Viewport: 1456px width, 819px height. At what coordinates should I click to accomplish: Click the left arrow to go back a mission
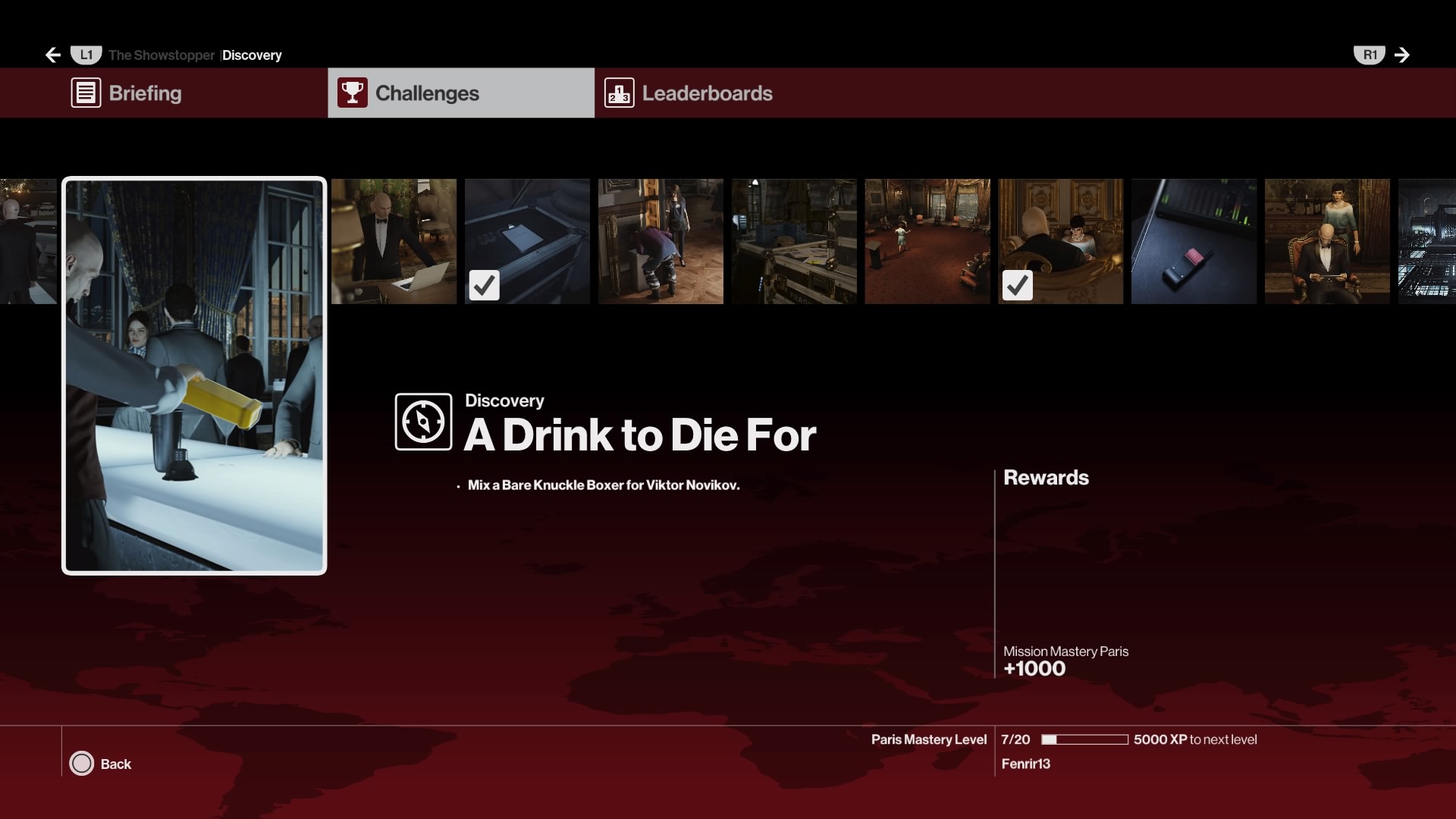pos(52,55)
